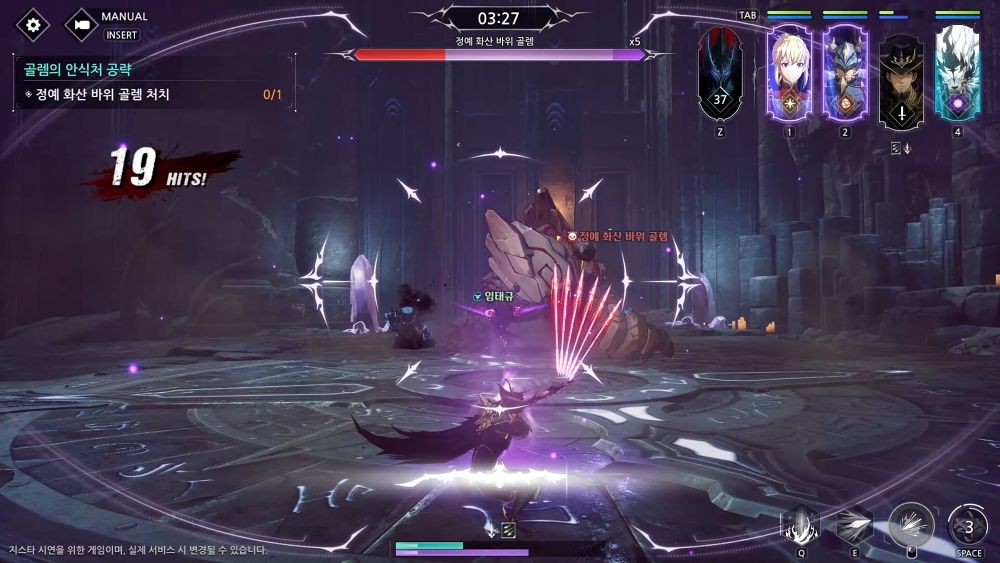This screenshot has width=1000, height=563.
Task: Open the gear settings menu
Action: (x=33, y=25)
